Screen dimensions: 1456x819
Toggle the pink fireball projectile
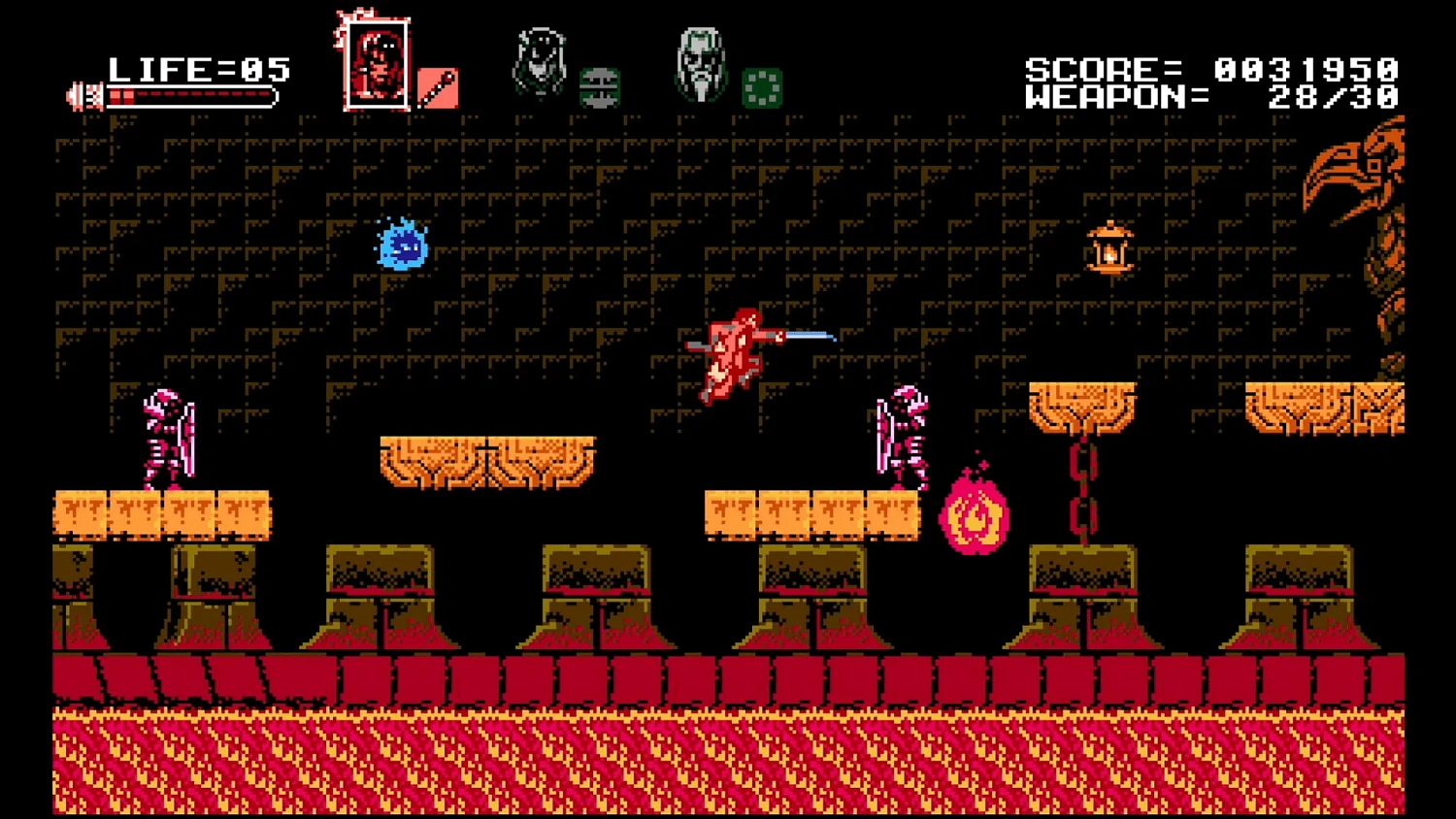[x=976, y=512]
